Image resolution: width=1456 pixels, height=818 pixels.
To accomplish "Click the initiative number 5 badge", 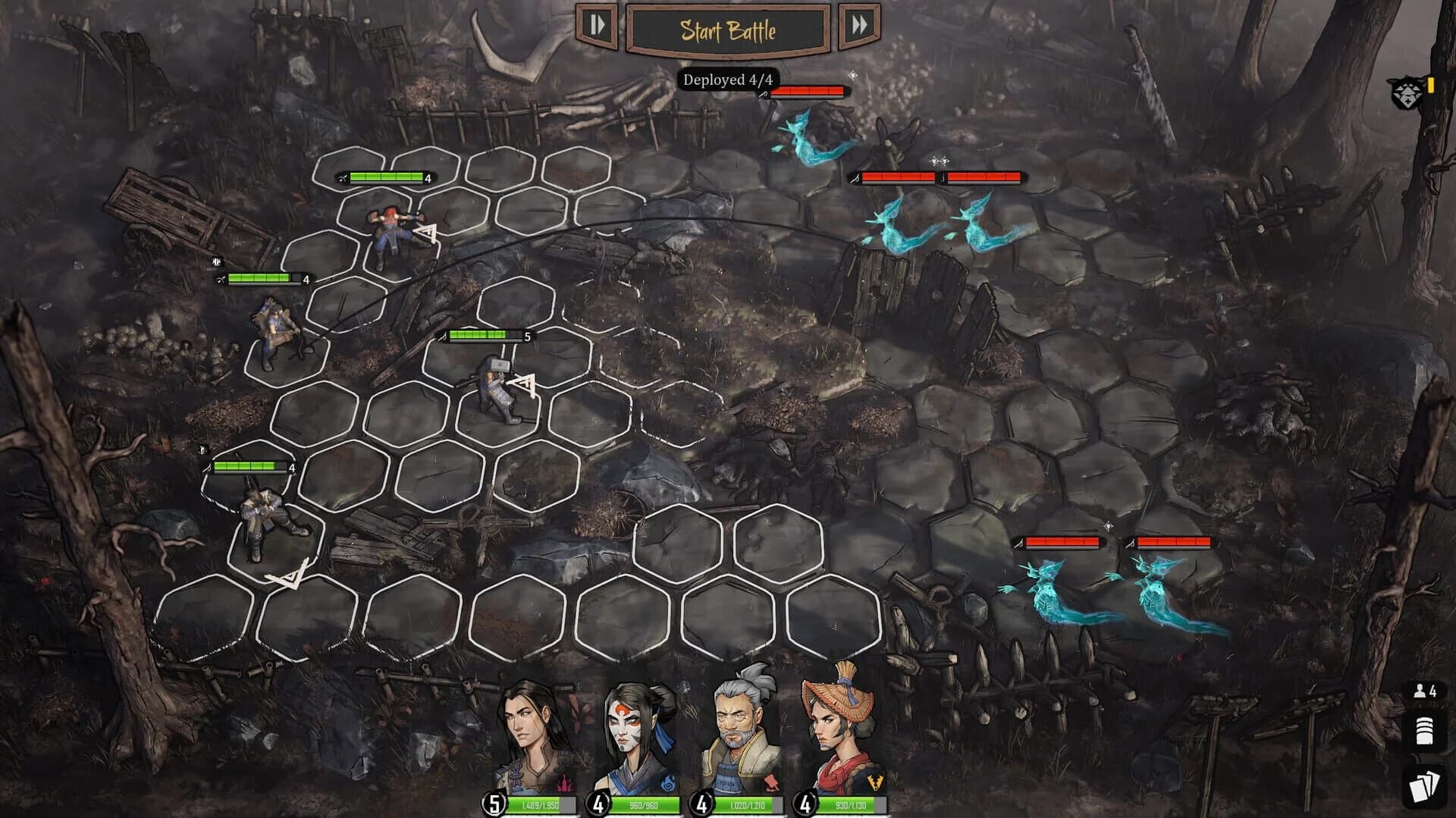I will [x=494, y=804].
